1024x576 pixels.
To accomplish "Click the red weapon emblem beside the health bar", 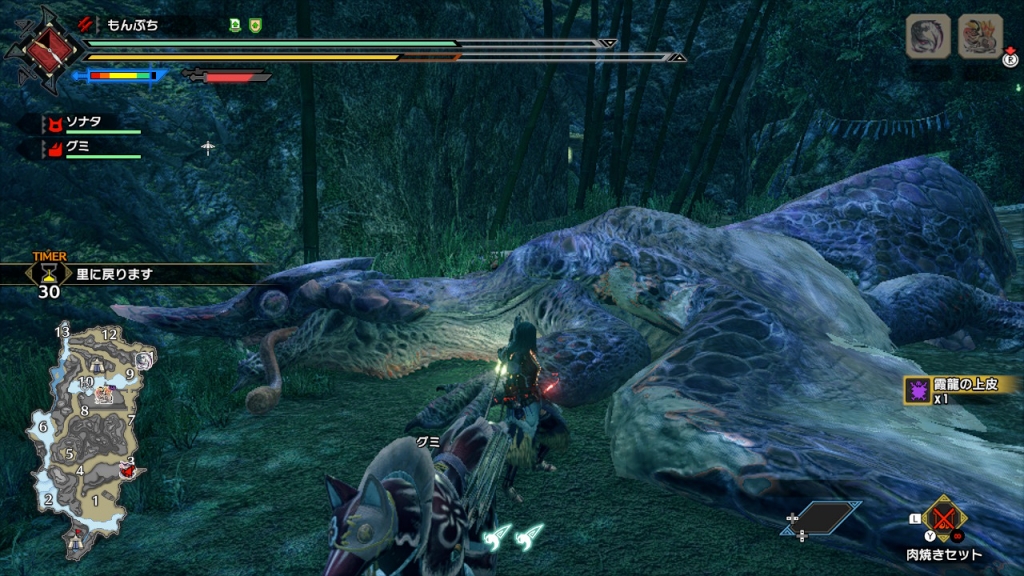I will point(41,48).
